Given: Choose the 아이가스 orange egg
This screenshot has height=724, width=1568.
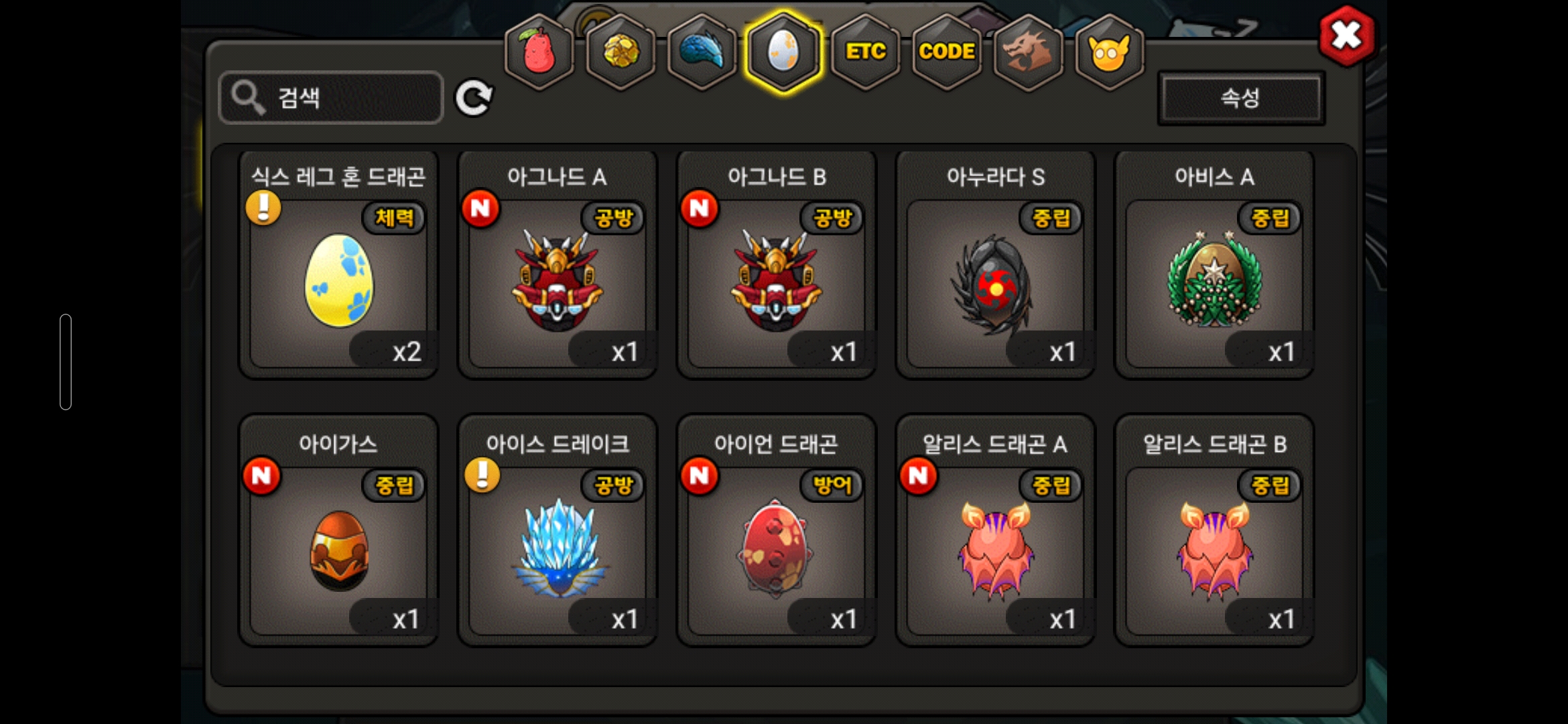Looking at the screenshot, I should (339, 548).
